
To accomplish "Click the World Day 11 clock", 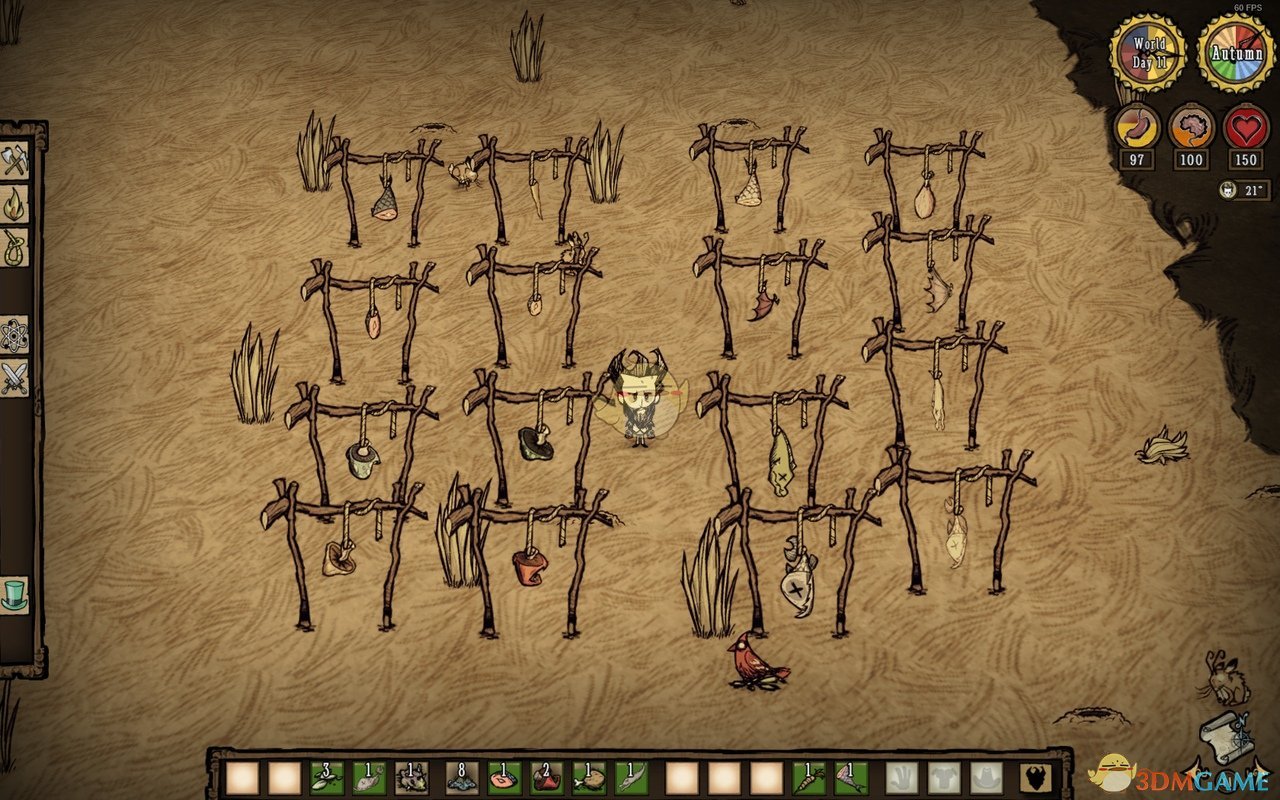I will (x=1149, y=53).
